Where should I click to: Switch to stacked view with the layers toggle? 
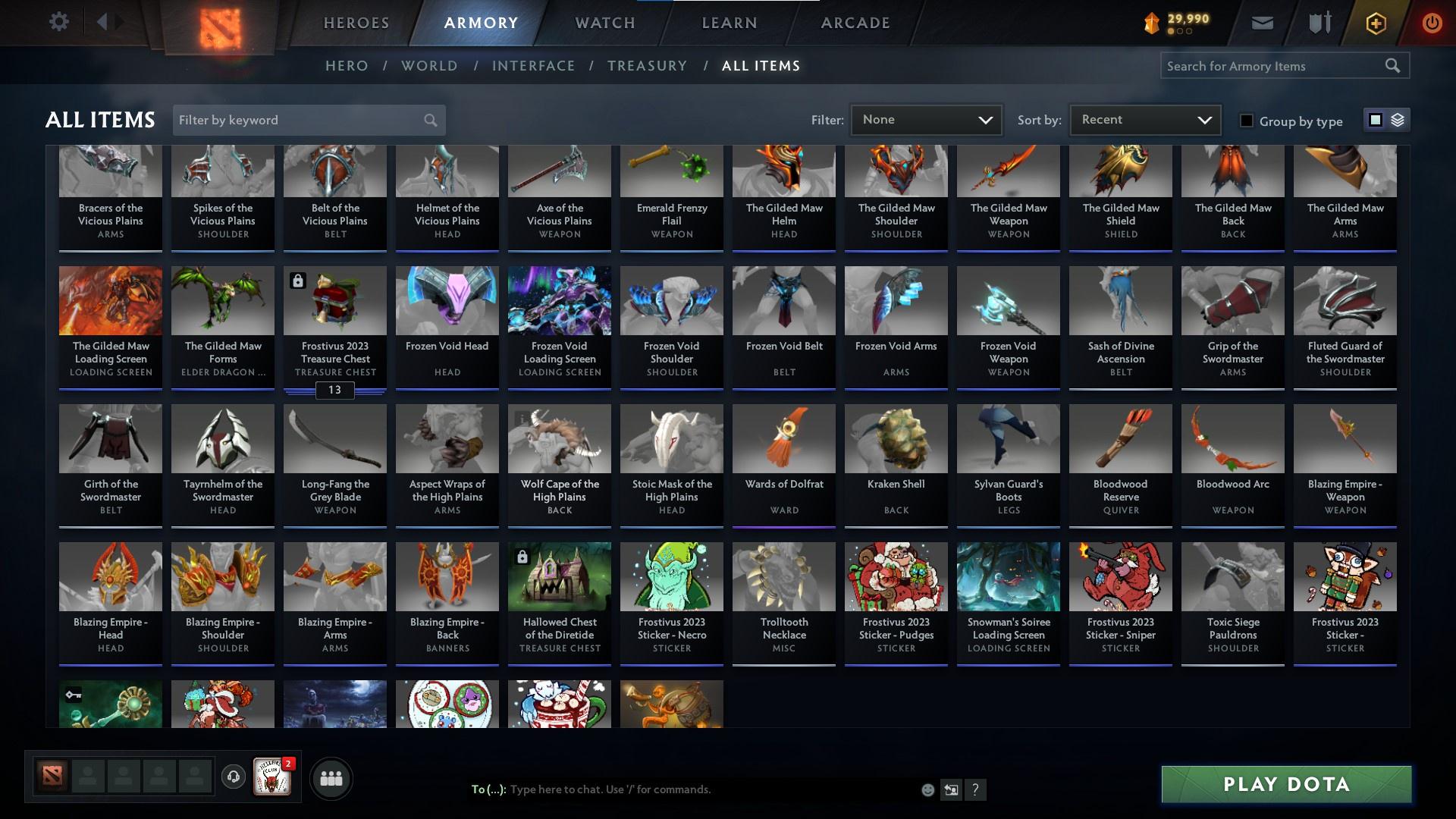tap(1398, 120)
